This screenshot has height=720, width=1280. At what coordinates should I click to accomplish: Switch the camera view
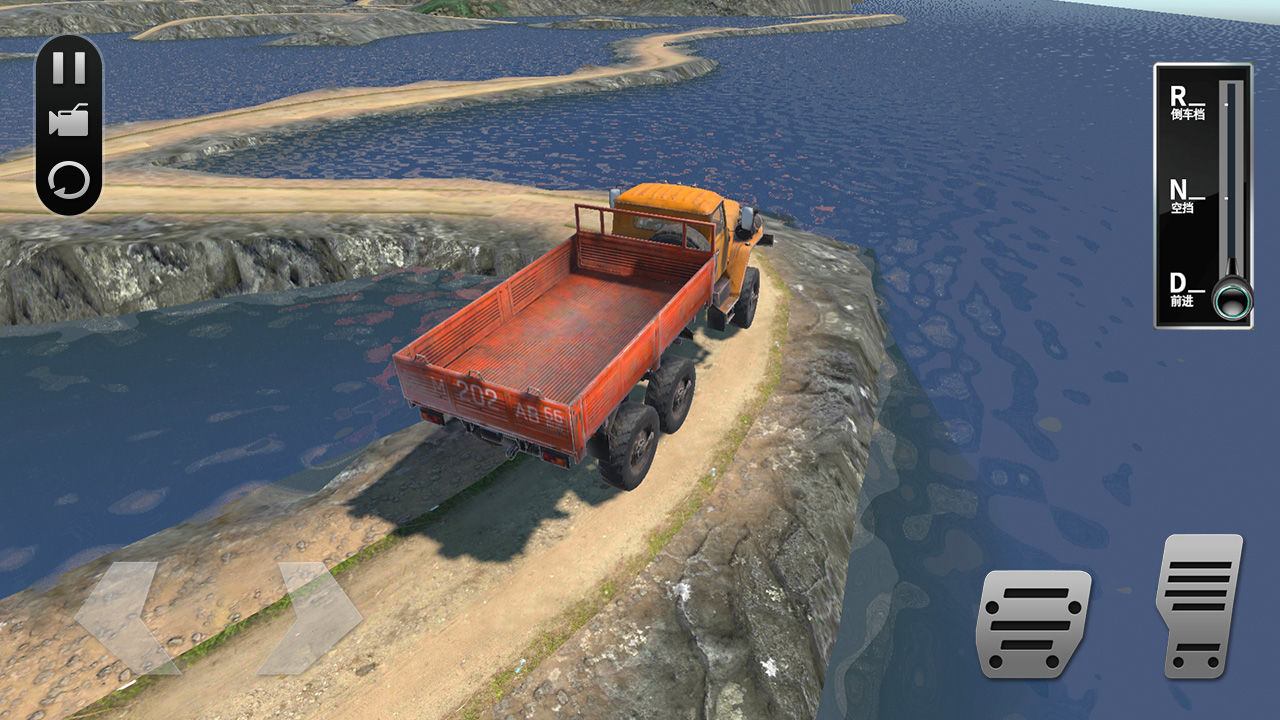click(x=69, y=121)
